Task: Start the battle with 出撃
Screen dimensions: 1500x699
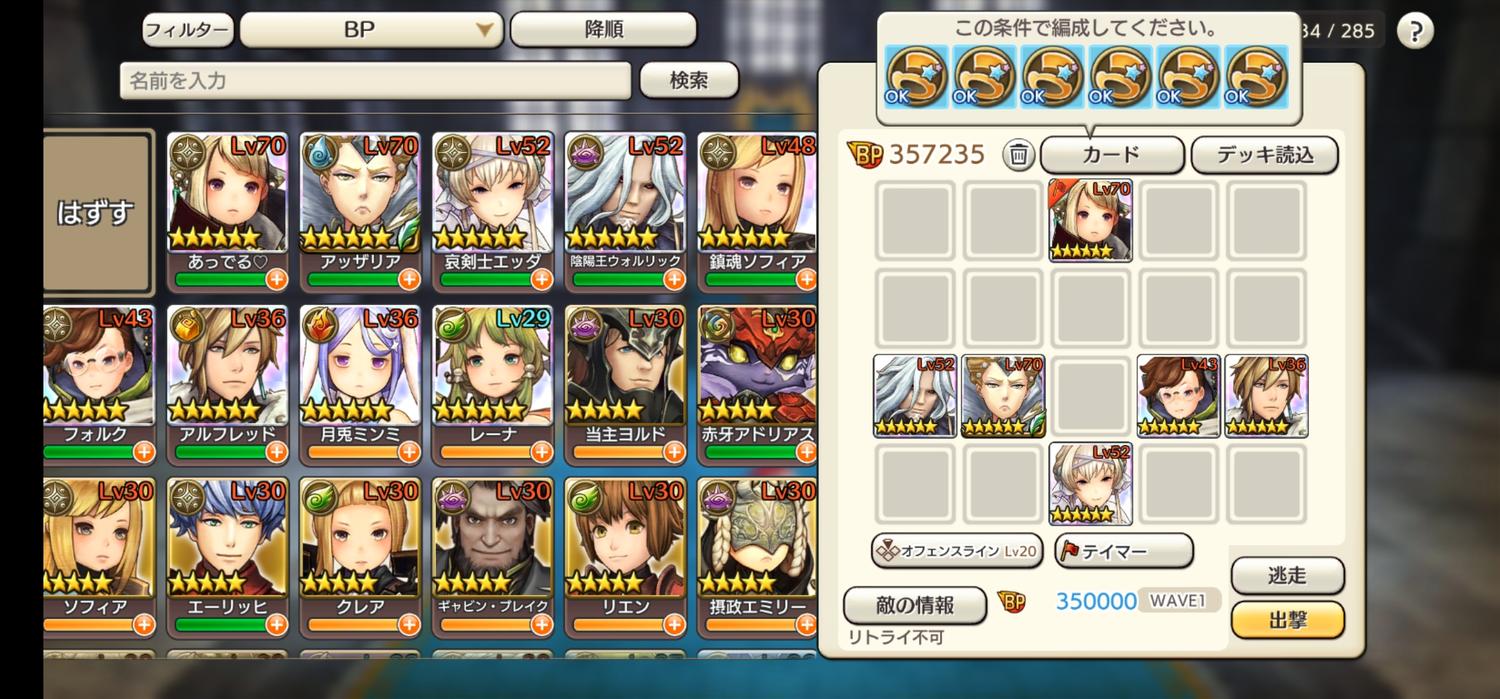Action: [1287, 620]
